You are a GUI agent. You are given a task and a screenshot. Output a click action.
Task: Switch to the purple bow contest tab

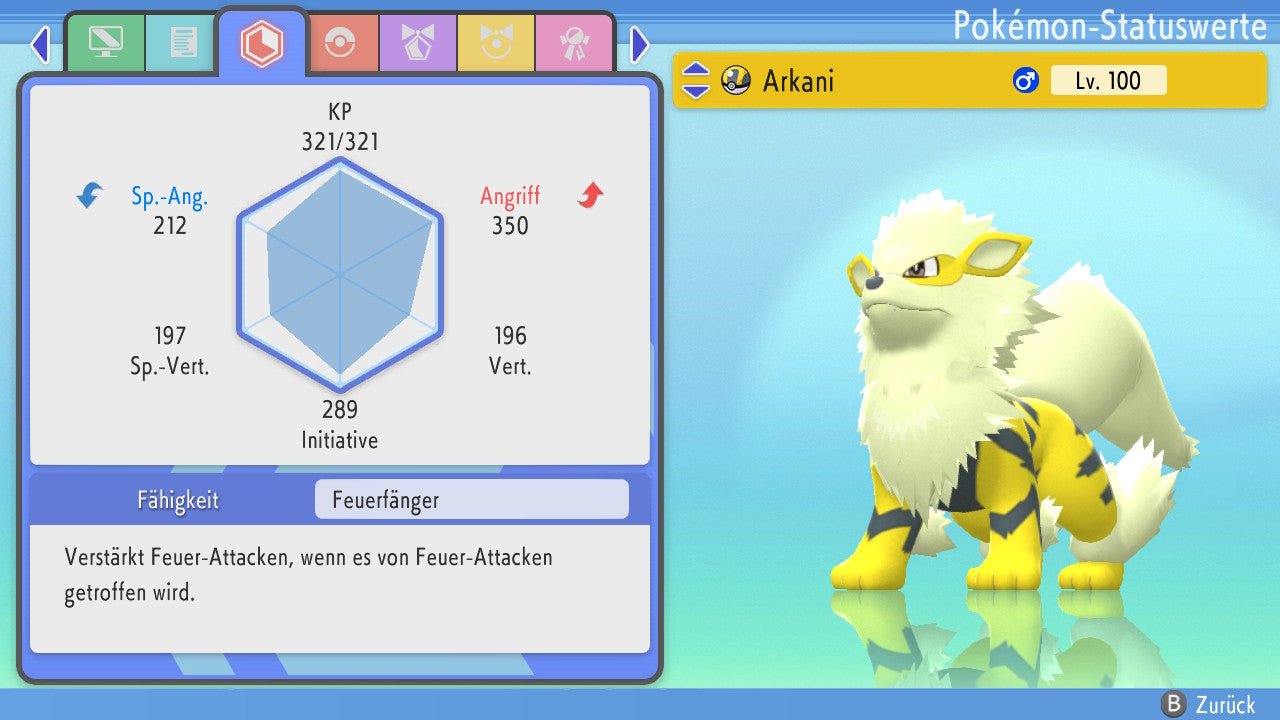(x=417, y=43)
